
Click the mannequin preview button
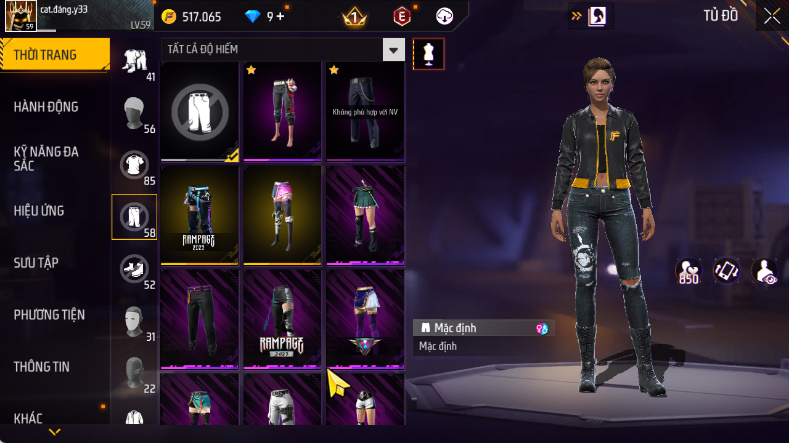(429, 54)
